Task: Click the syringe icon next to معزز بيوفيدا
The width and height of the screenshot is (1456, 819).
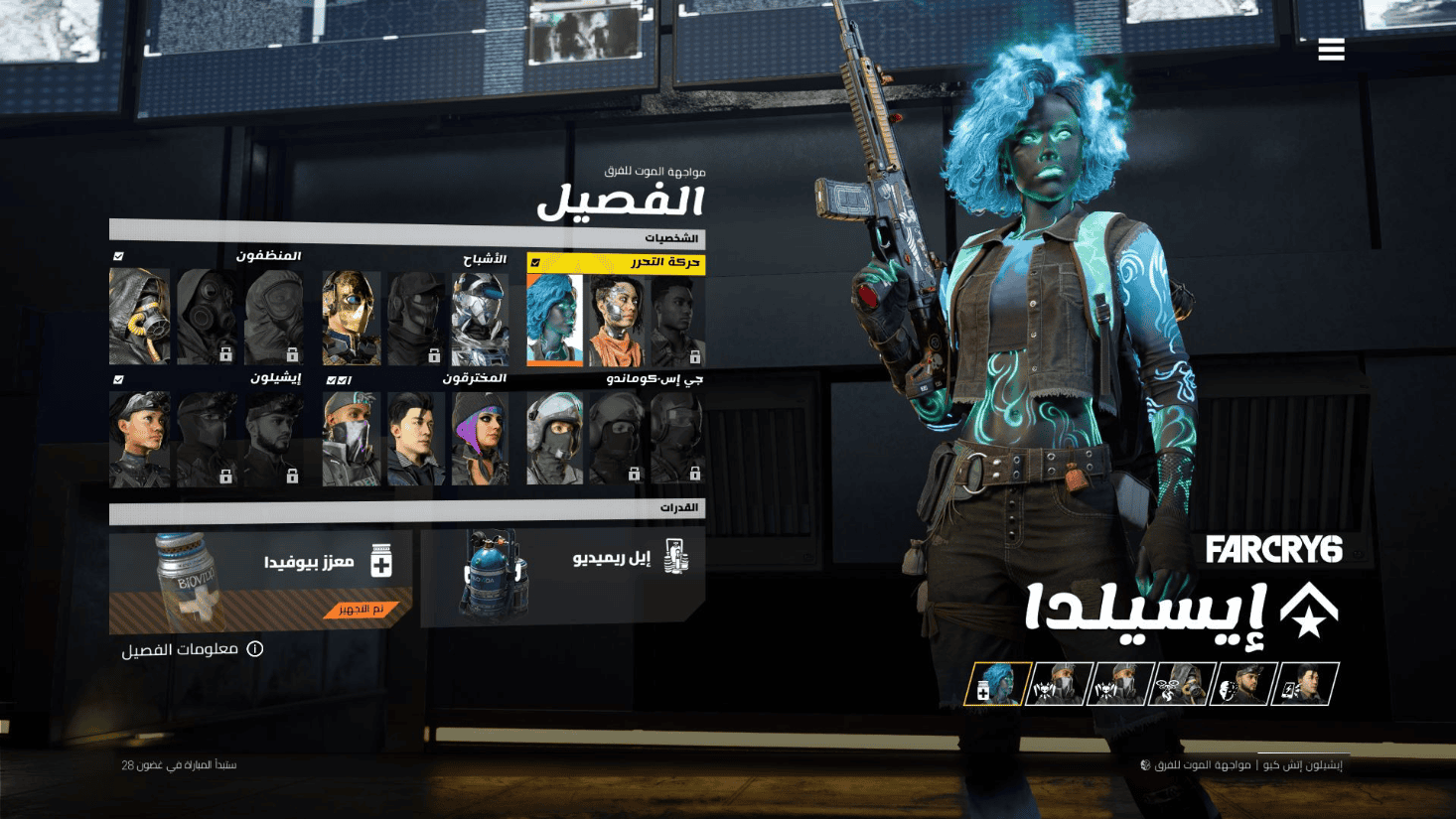Action: [x=380, y=560]
